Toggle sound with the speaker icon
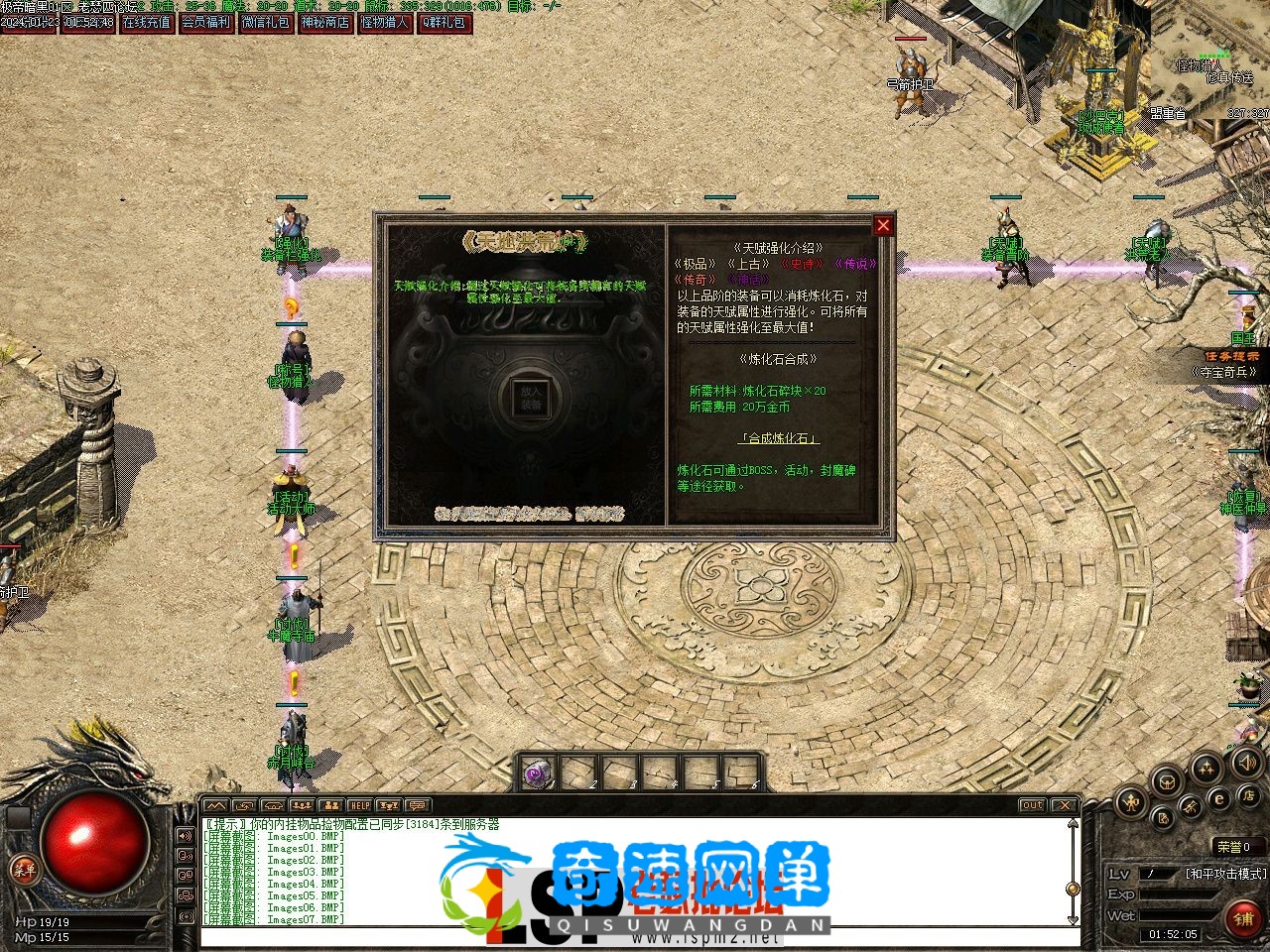Viewport: 1270px width, 952px height. click(1248, 763)
